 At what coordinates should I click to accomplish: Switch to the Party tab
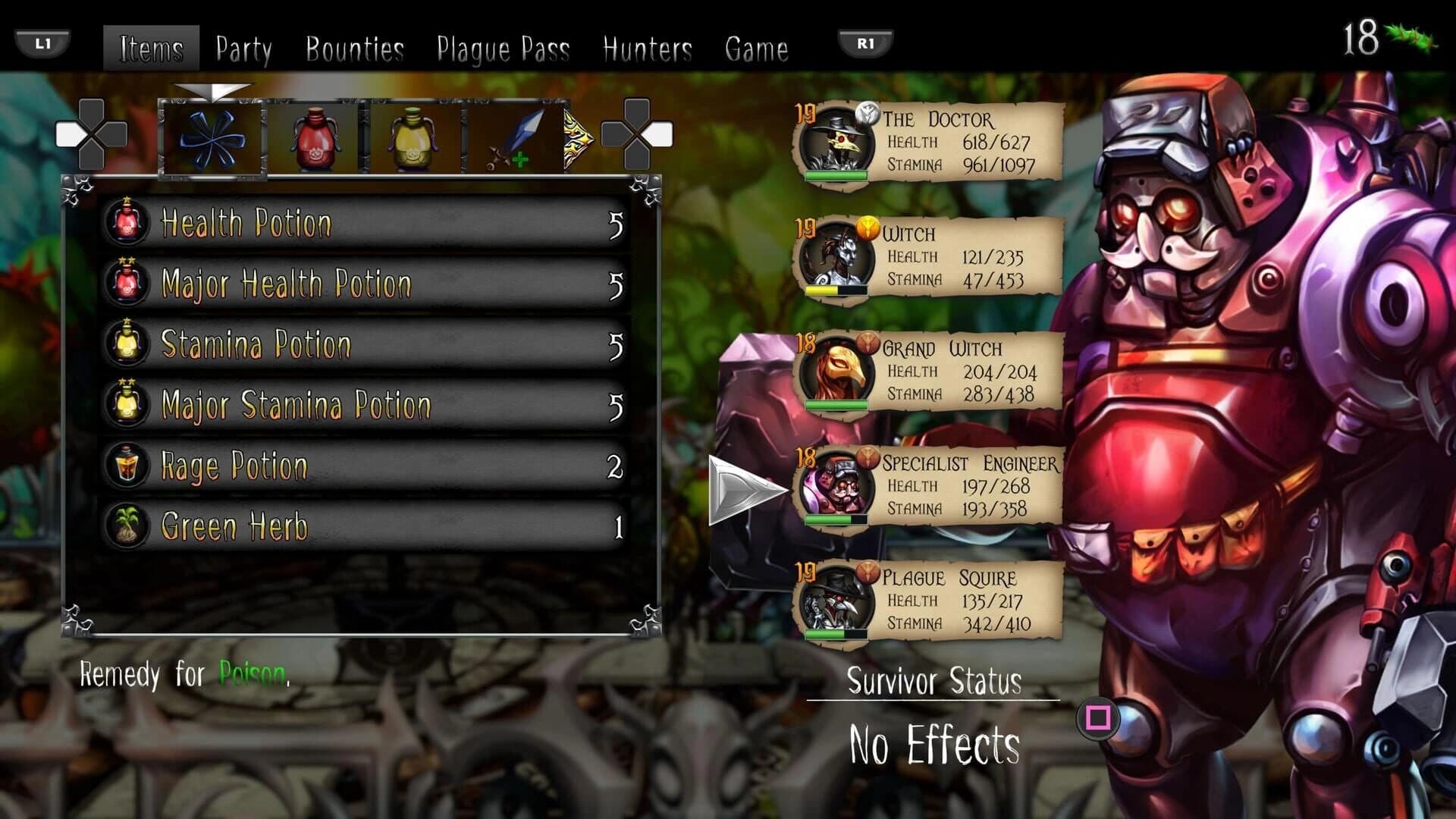(243, 48)
